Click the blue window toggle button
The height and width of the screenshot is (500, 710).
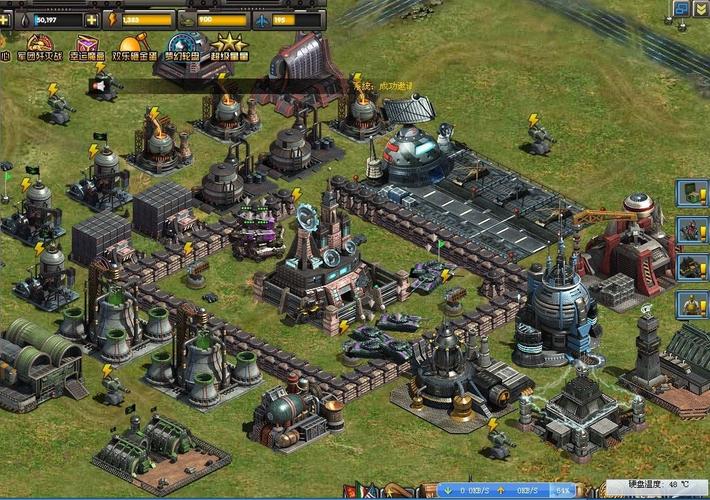coord(681,9)
